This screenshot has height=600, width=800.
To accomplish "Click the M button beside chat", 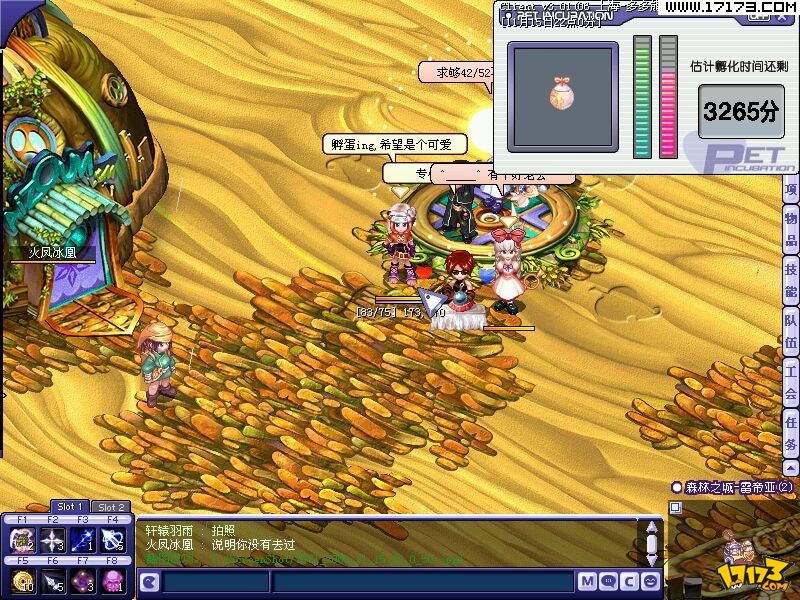I will (x=587, y=581).
